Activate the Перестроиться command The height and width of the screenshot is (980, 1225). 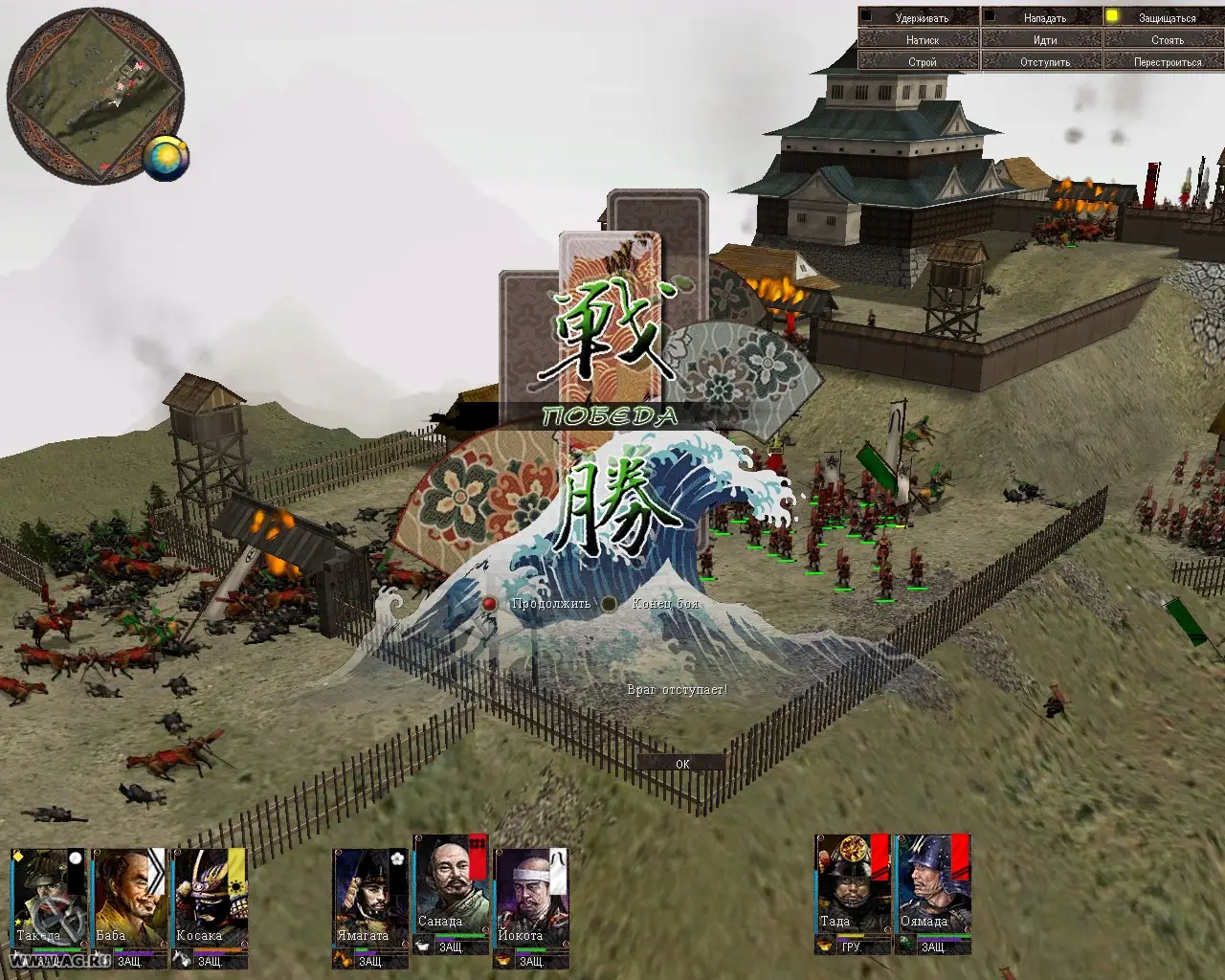pyautogui.click(x=1164, y=62)
